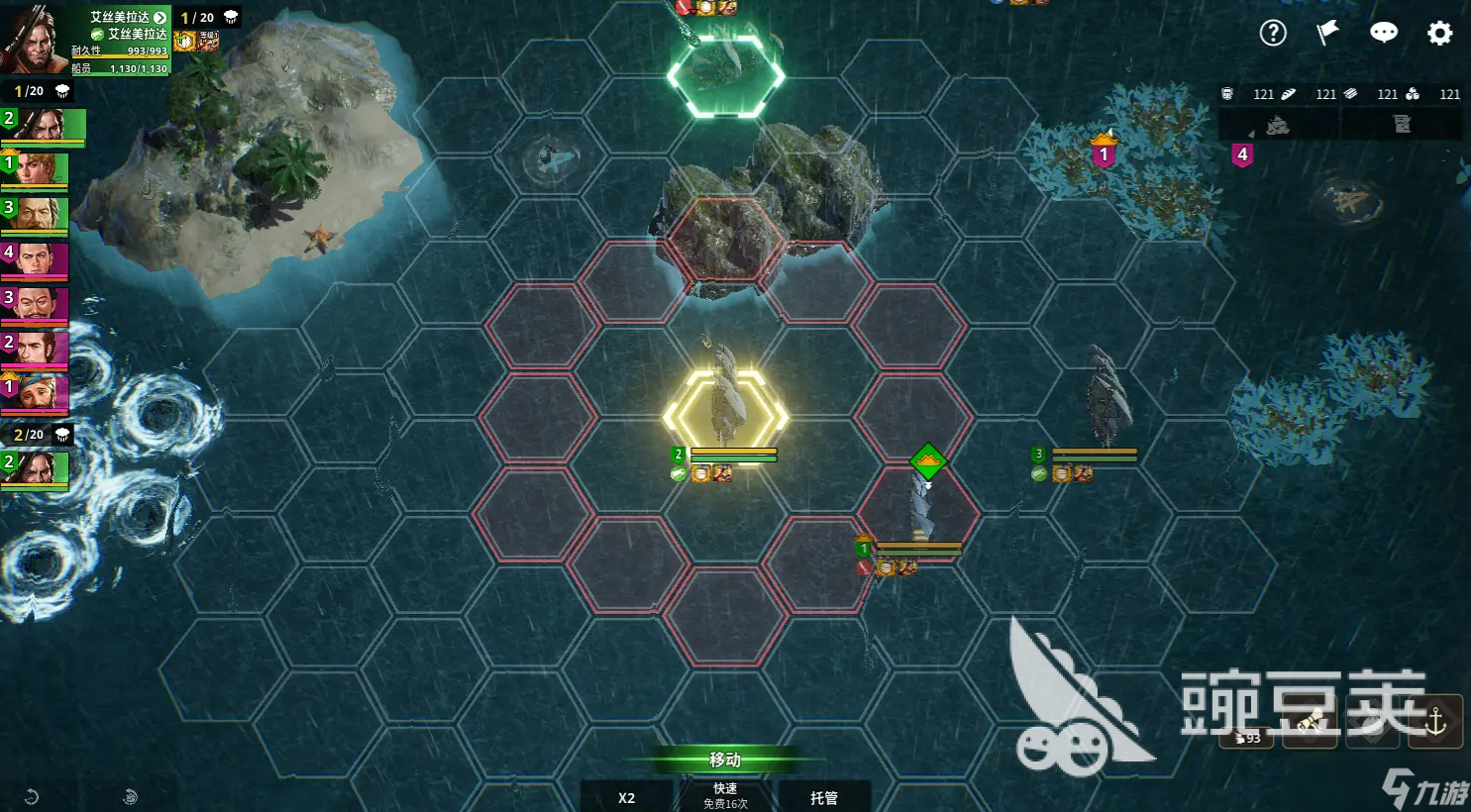Select magenta bandana-wearing enemy captain number 1
Viewport: 1471px width, 812px height.
pos(35,393)
